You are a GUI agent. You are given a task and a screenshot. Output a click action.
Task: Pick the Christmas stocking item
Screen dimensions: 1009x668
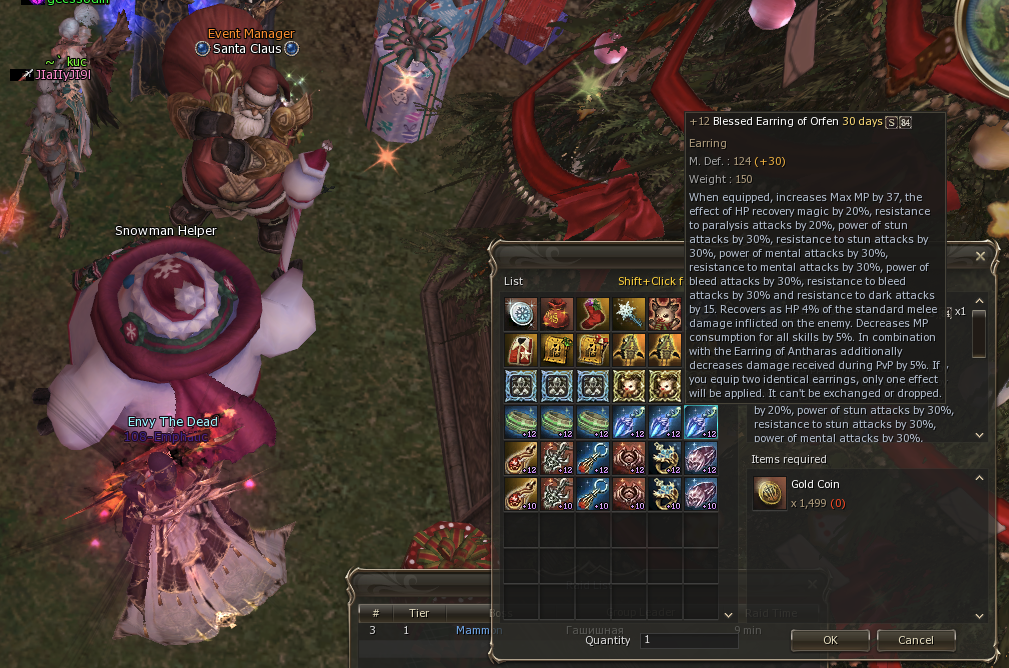(x=593, y=314)
